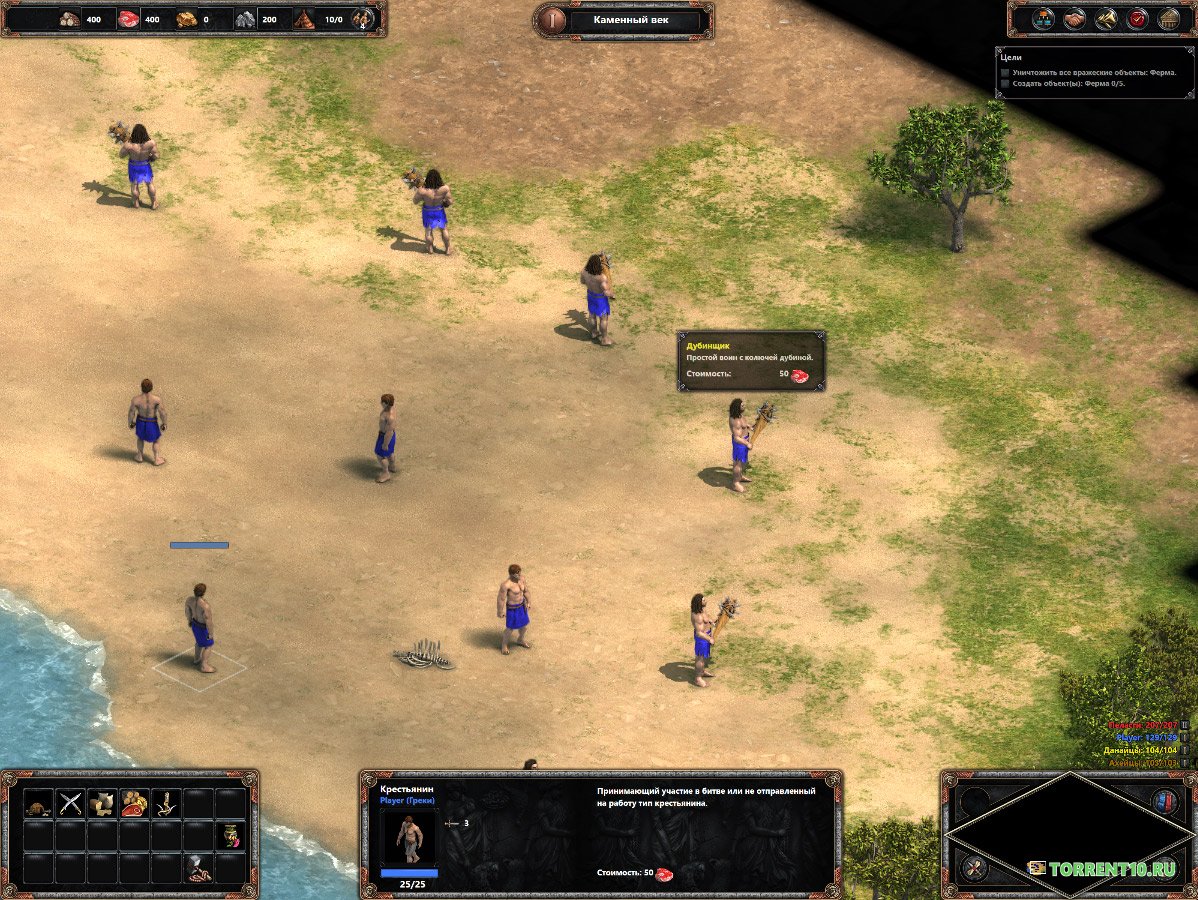
Task: Select the crossed swords command
Action: point(70,803)
